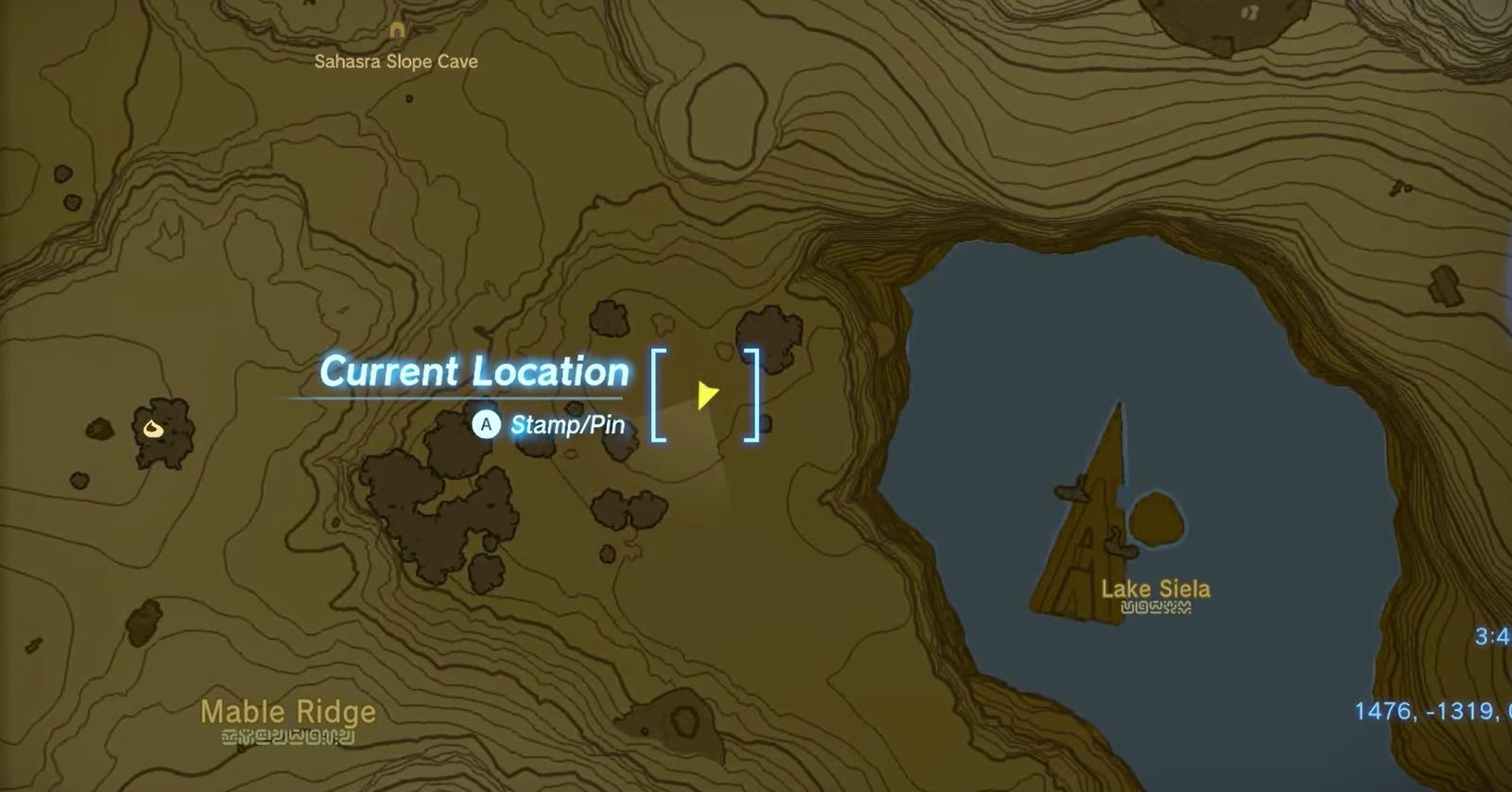
Task: Click the coordinates readout 1476, -1319
Action: [1426, 710]
